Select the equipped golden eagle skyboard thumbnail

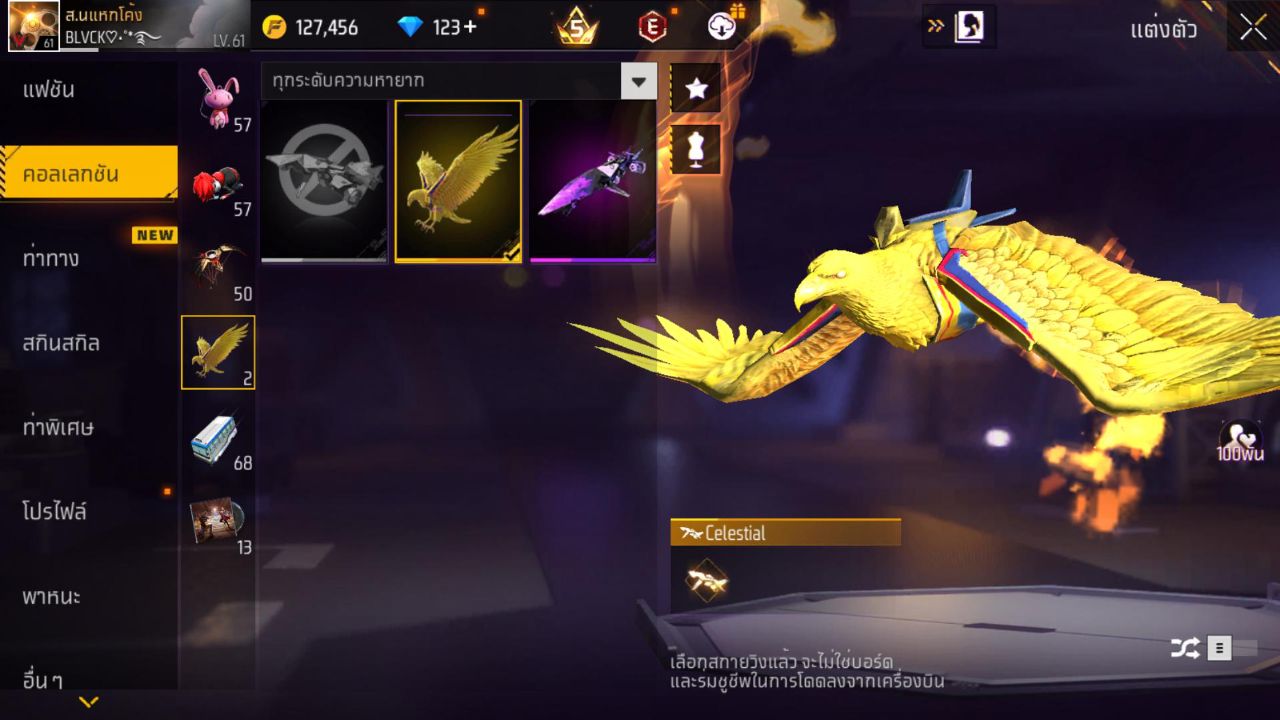pyautogui.click(x=458, y=180)
